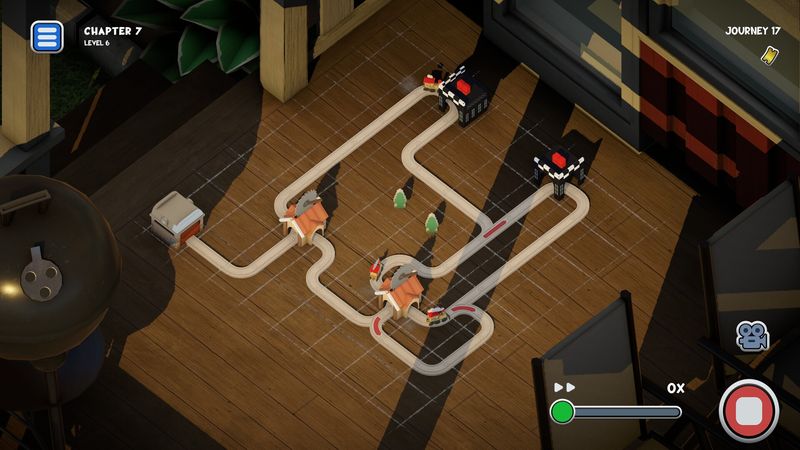Click the yellow journey ticket icon
800x450 pixels.
pyautogui.click(x=769, y=54)
